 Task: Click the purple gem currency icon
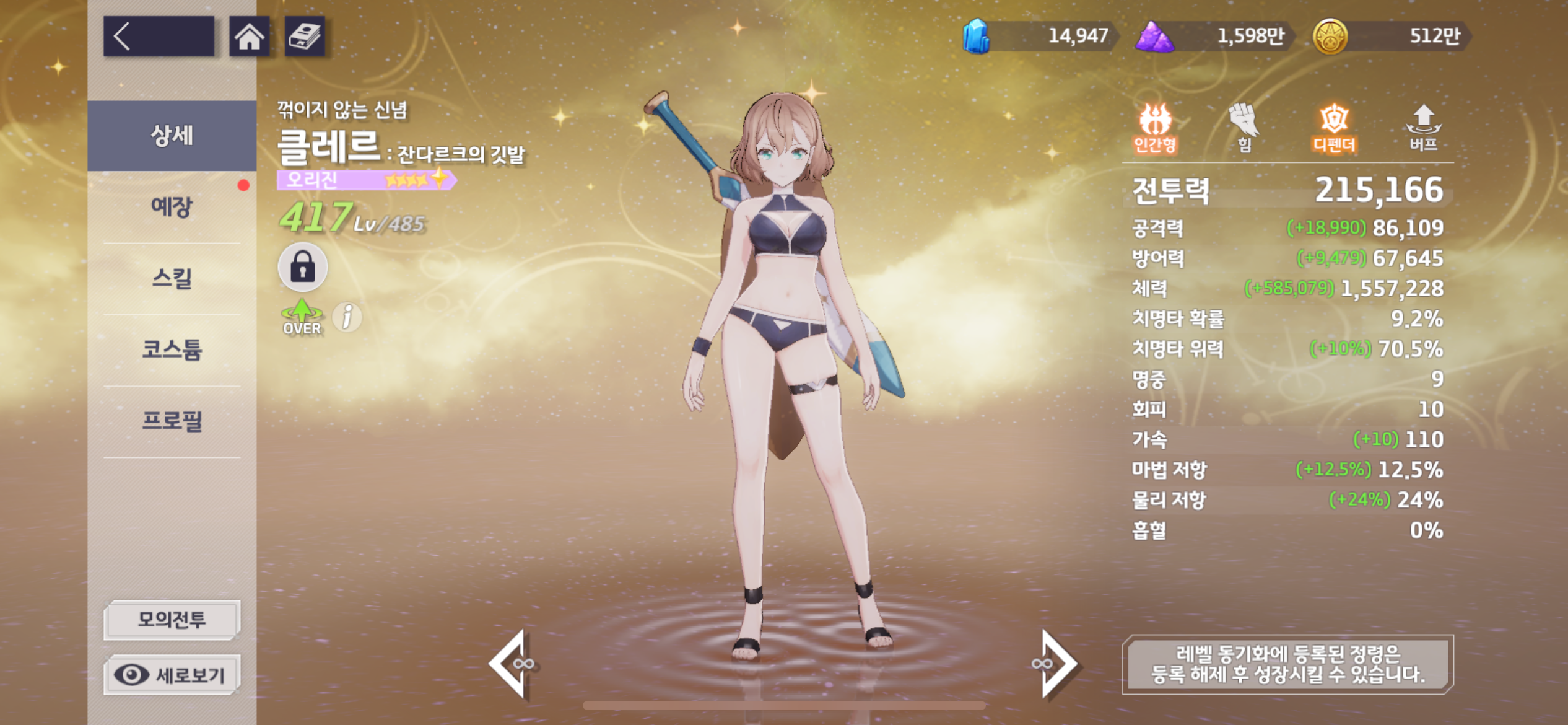(1154, 36)
